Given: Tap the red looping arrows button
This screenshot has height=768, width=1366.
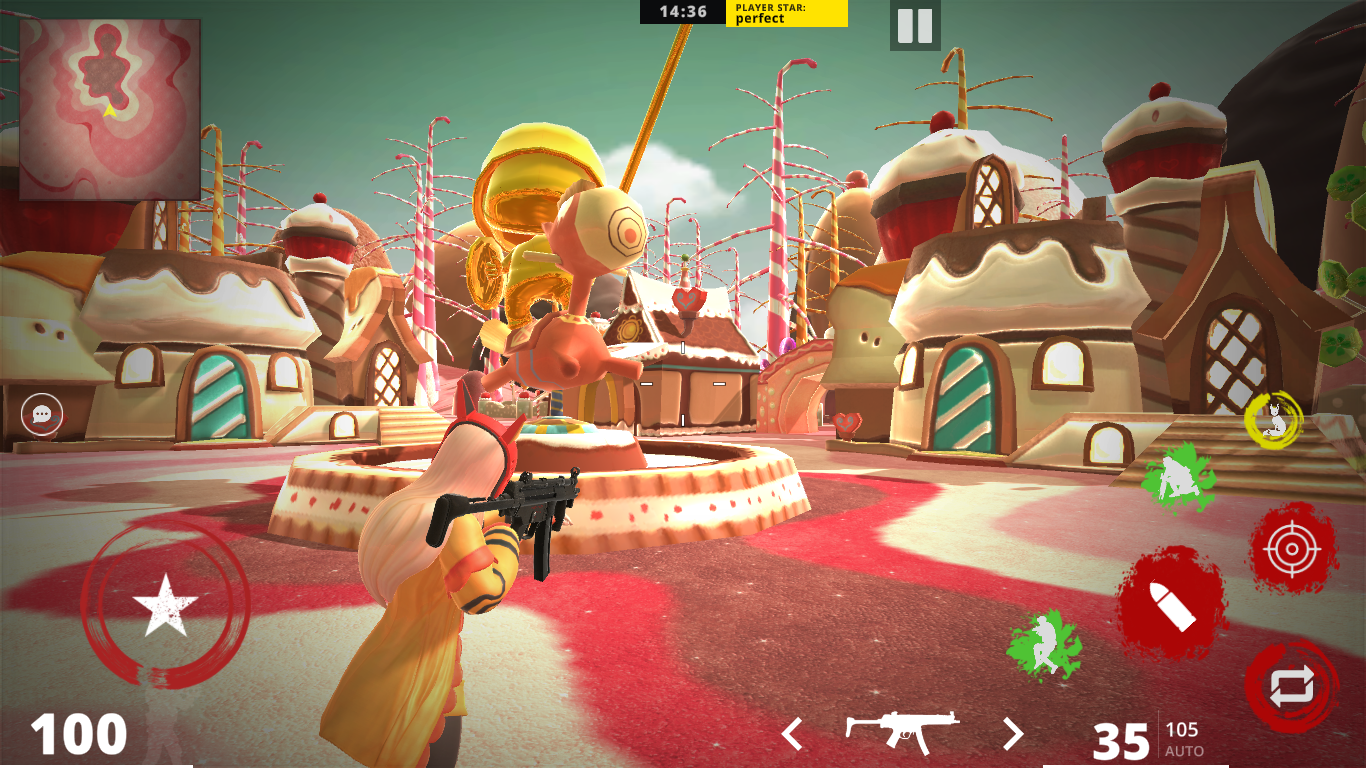Looking at the screenshot, I should tap(1291, 687).
